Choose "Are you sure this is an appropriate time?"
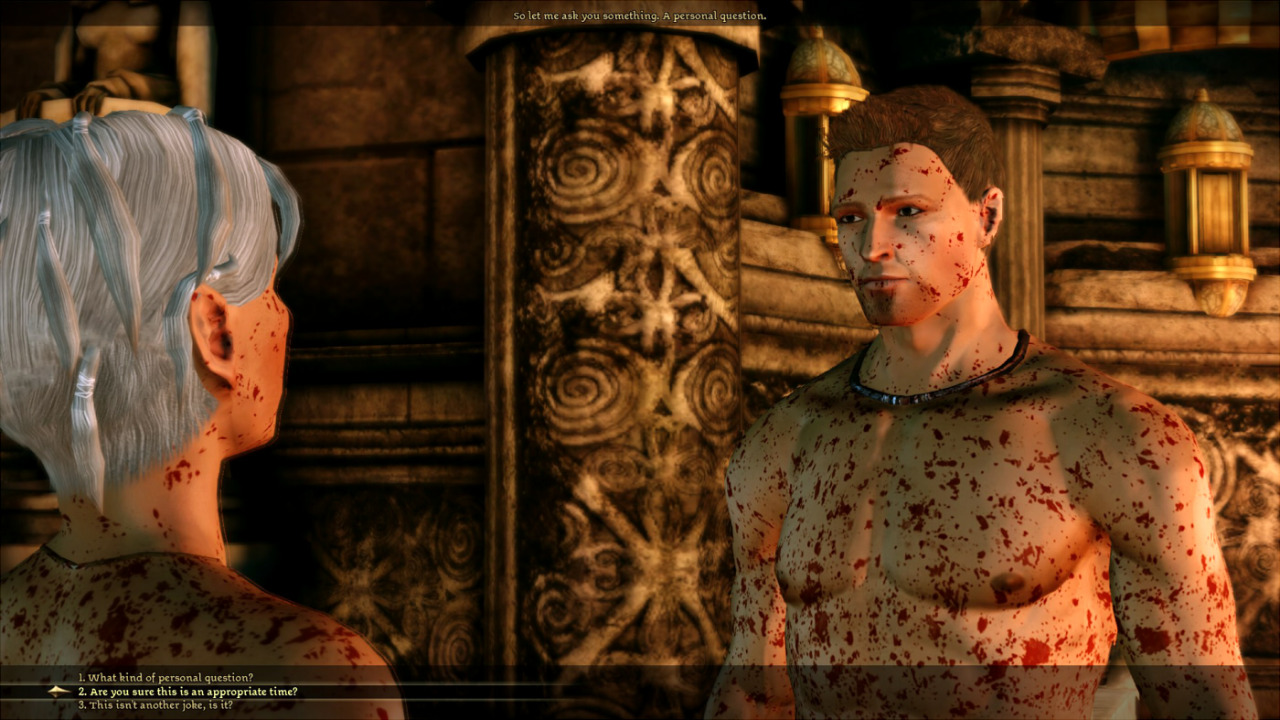1280x720 pixels. point(188,691)
